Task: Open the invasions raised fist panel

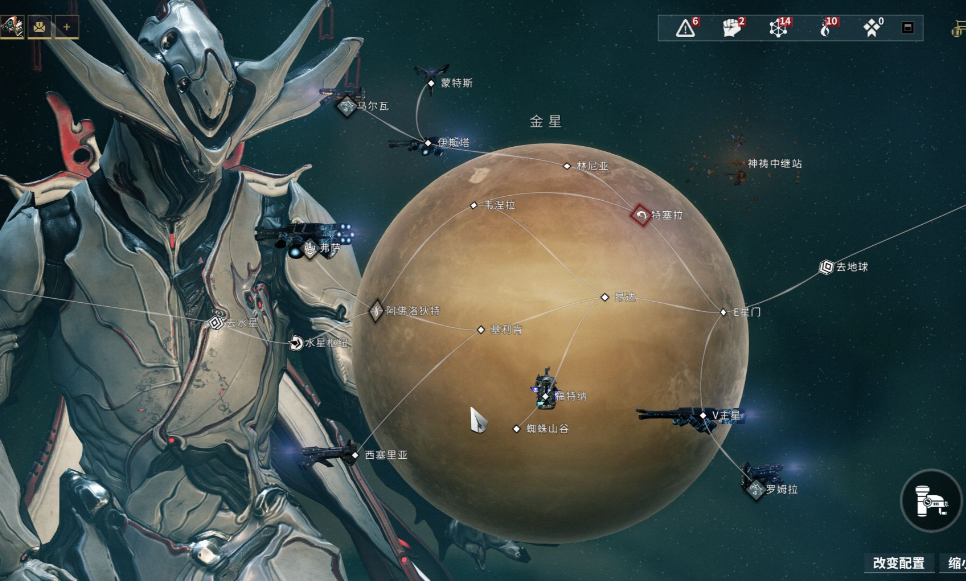Action: (732, 28)
